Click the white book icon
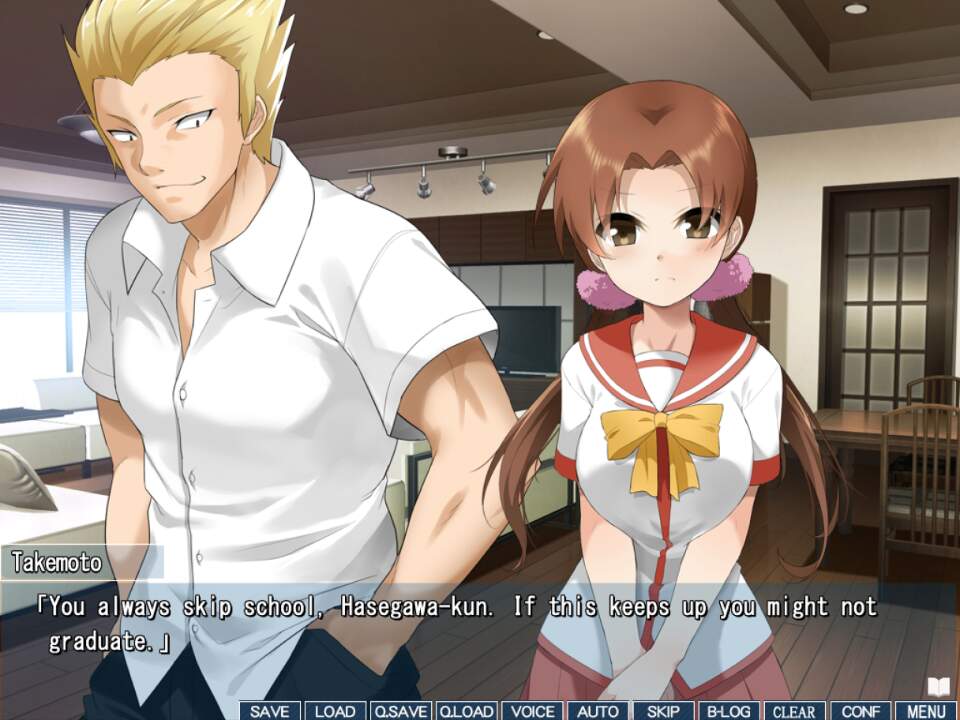Viewport: 960px width, 720px height. 938,686
